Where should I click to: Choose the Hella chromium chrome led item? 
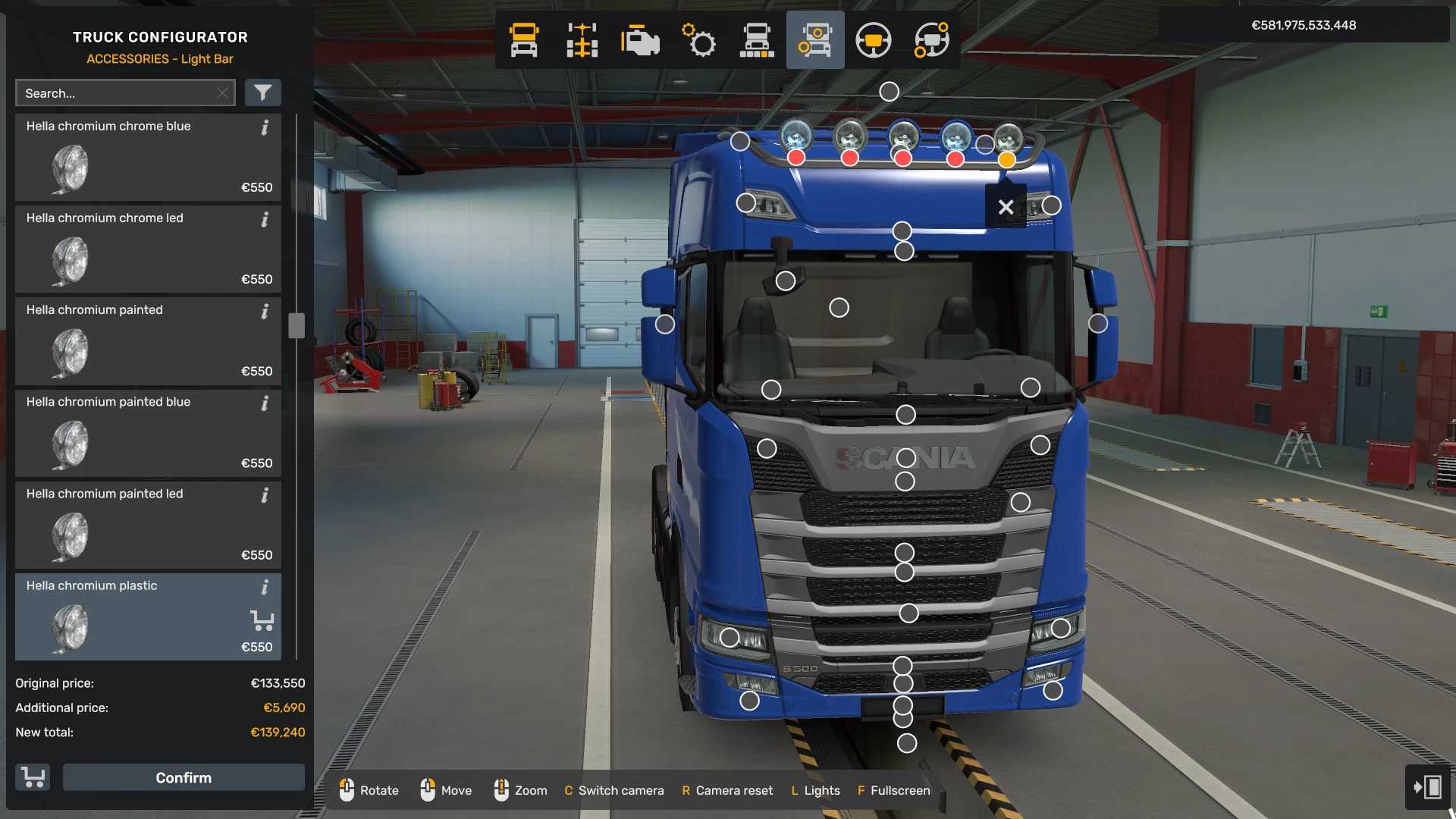[x=148, y=249]
